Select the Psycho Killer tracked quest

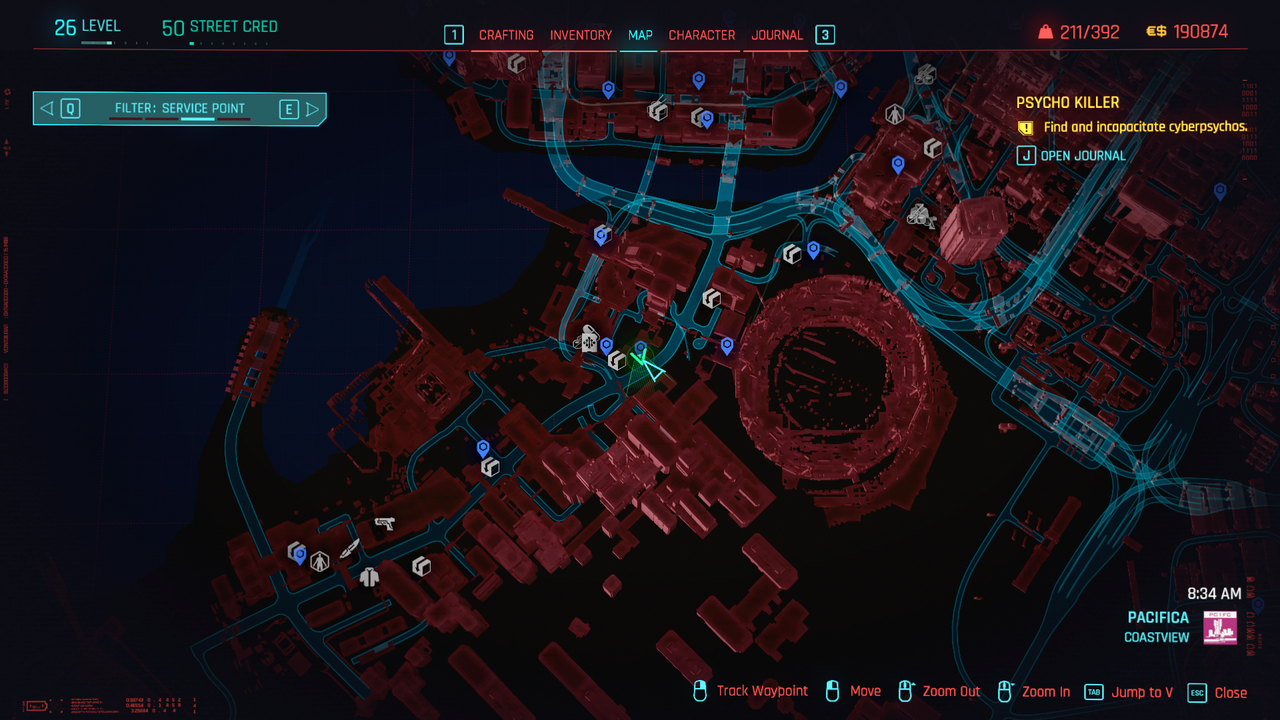tap(1067, 103)
